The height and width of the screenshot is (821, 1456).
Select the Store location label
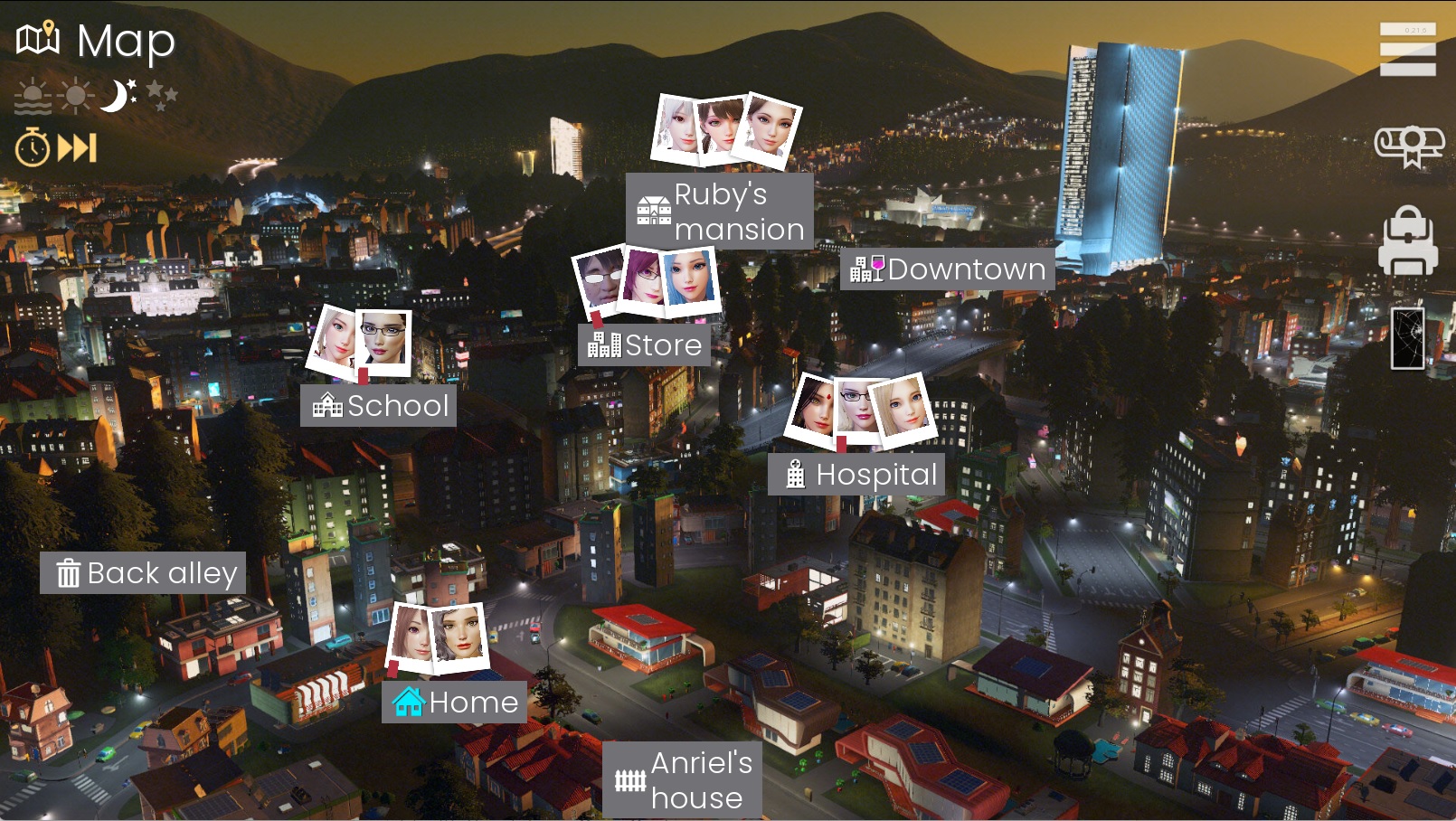644,344
